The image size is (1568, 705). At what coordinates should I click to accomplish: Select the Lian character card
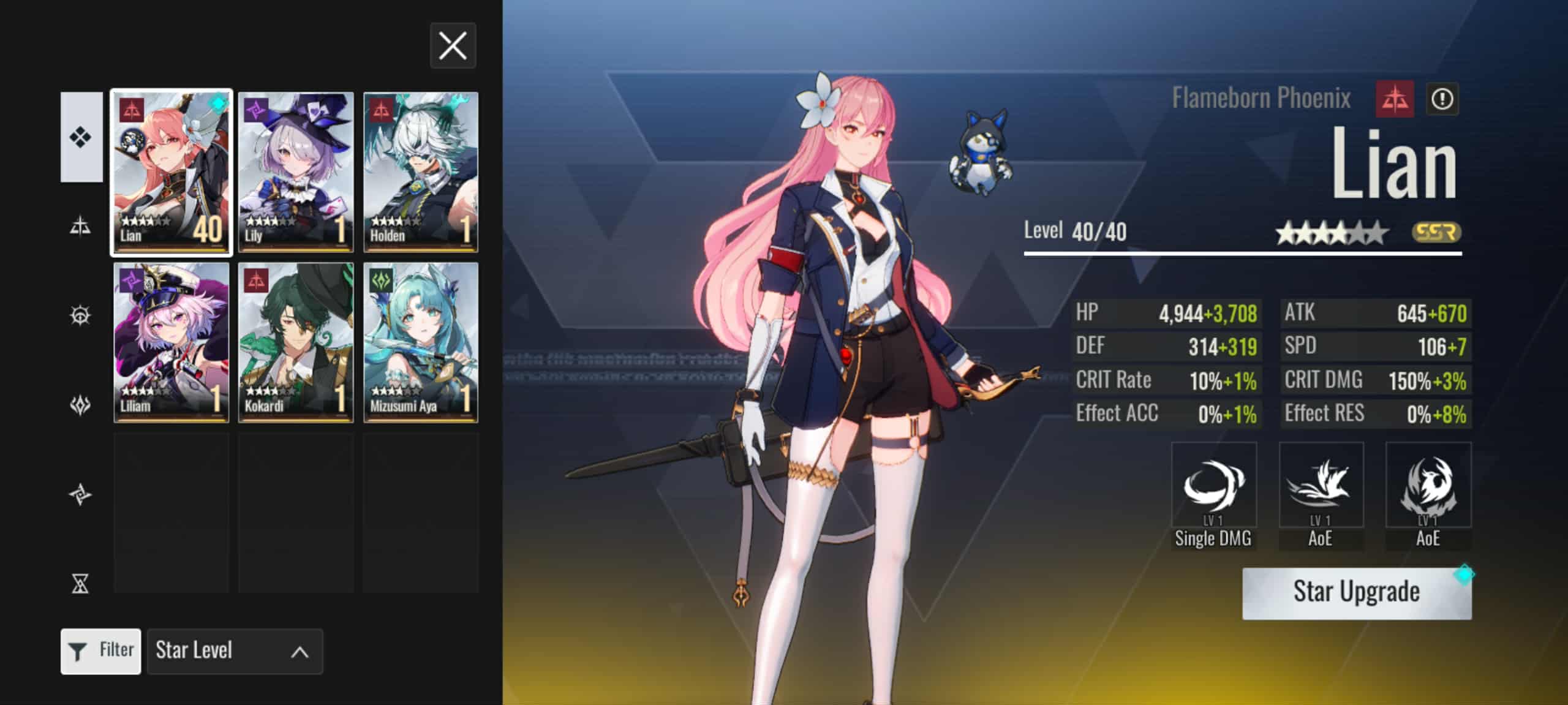pyautogui.click(x=171, y=172)
